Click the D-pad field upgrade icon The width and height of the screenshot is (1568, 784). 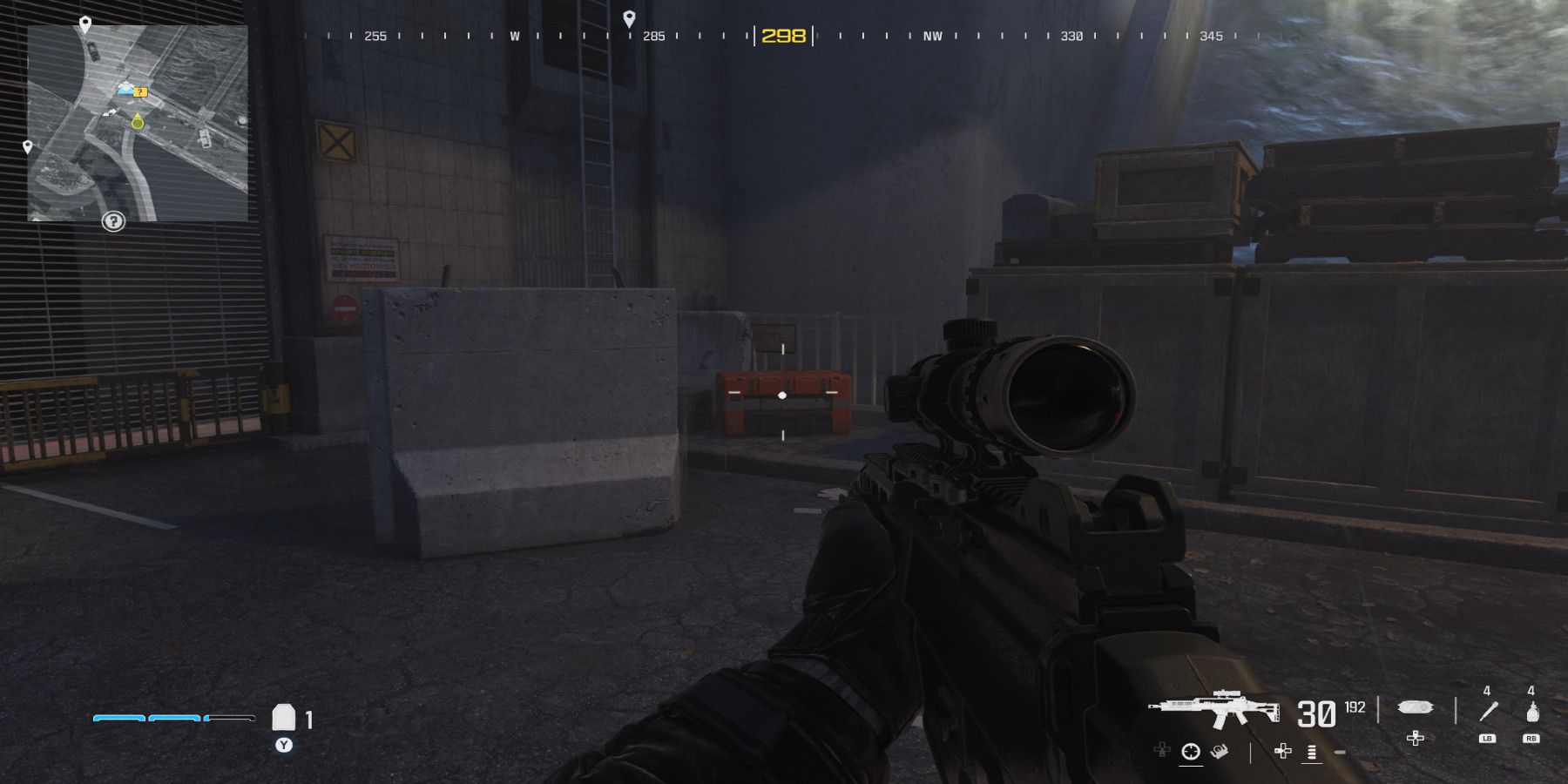pyautogui.click(x=1415, y=738)
